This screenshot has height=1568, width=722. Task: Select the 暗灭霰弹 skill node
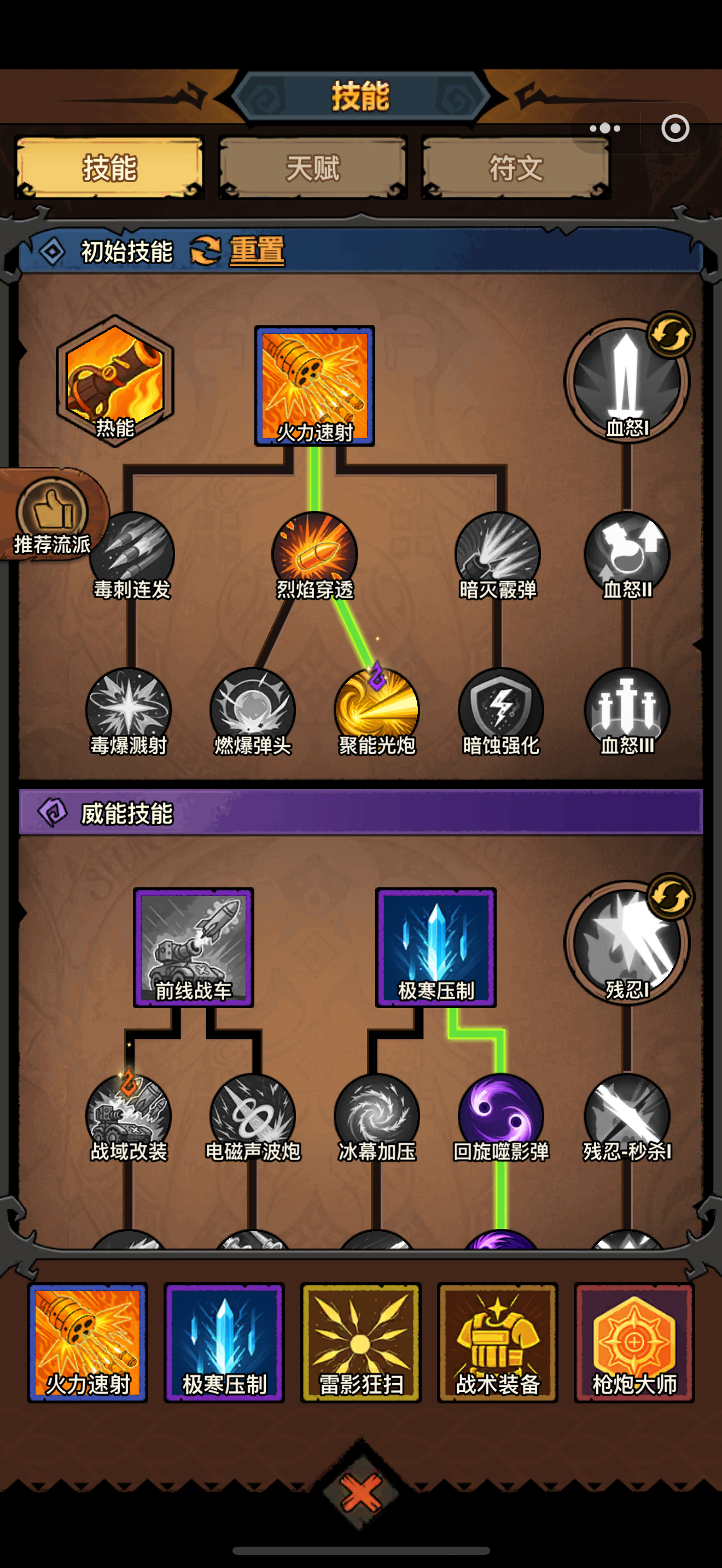pos(499,554)
